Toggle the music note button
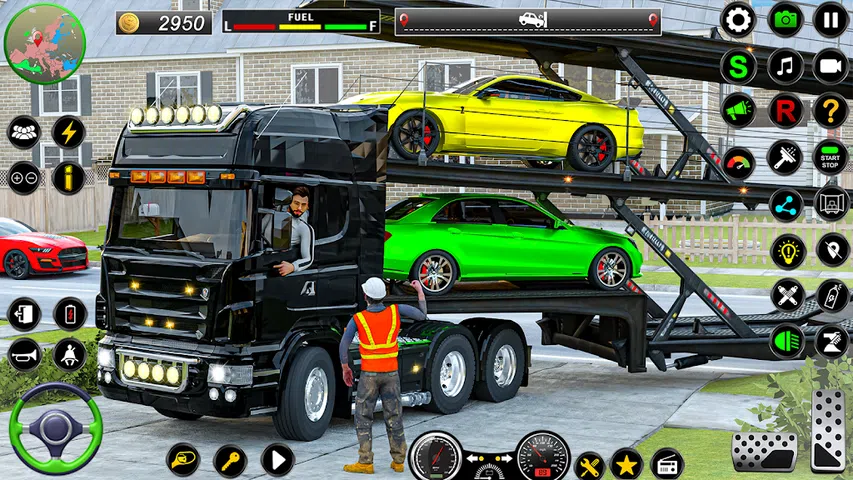Viewport: 853px width, 480px height. pos(785,66)
